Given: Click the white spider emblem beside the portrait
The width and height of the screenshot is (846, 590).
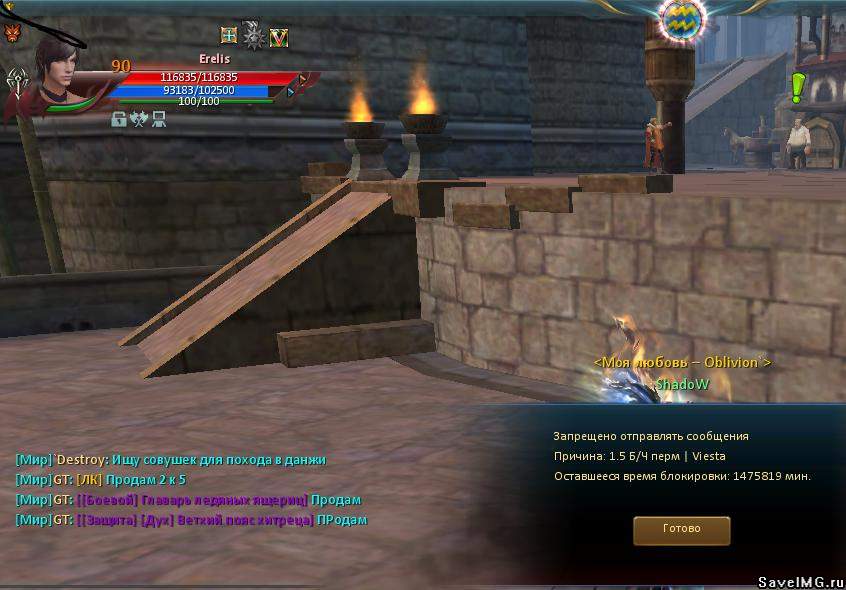Looking at the screenshot, I should [x=17, y=79].
